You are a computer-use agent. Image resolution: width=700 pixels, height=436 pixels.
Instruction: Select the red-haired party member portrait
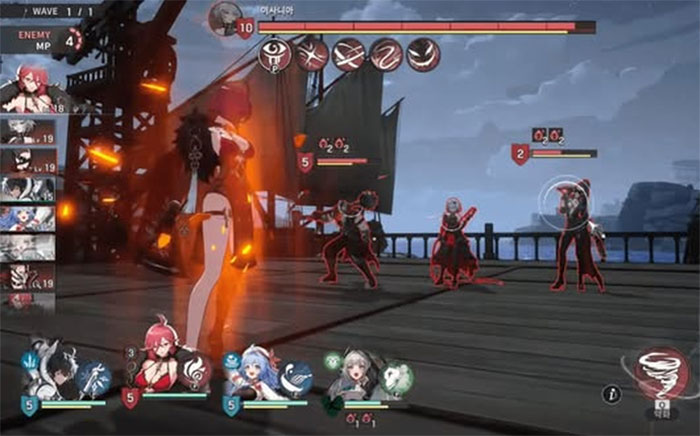coord(160,367)
